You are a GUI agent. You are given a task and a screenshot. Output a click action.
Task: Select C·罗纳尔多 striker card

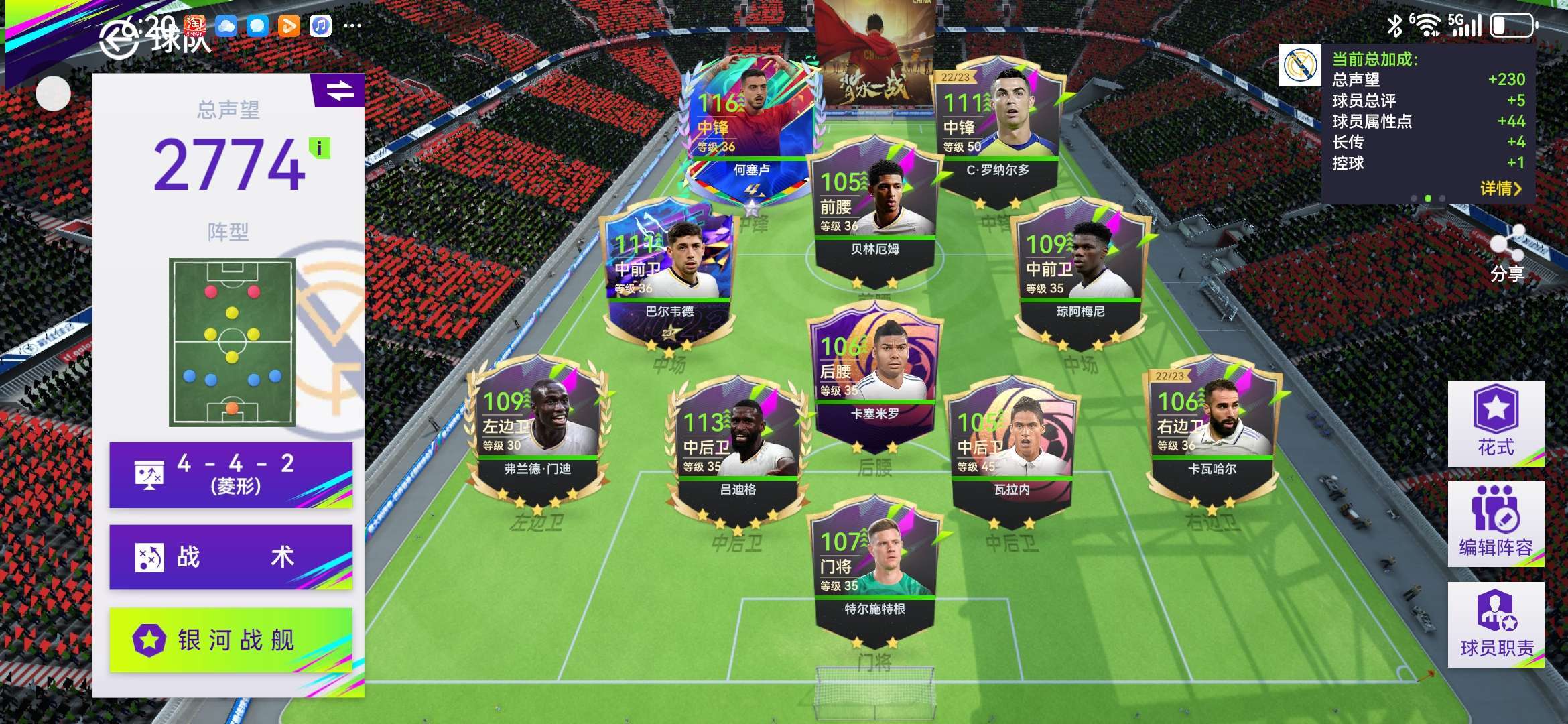(x=997, y=127)
